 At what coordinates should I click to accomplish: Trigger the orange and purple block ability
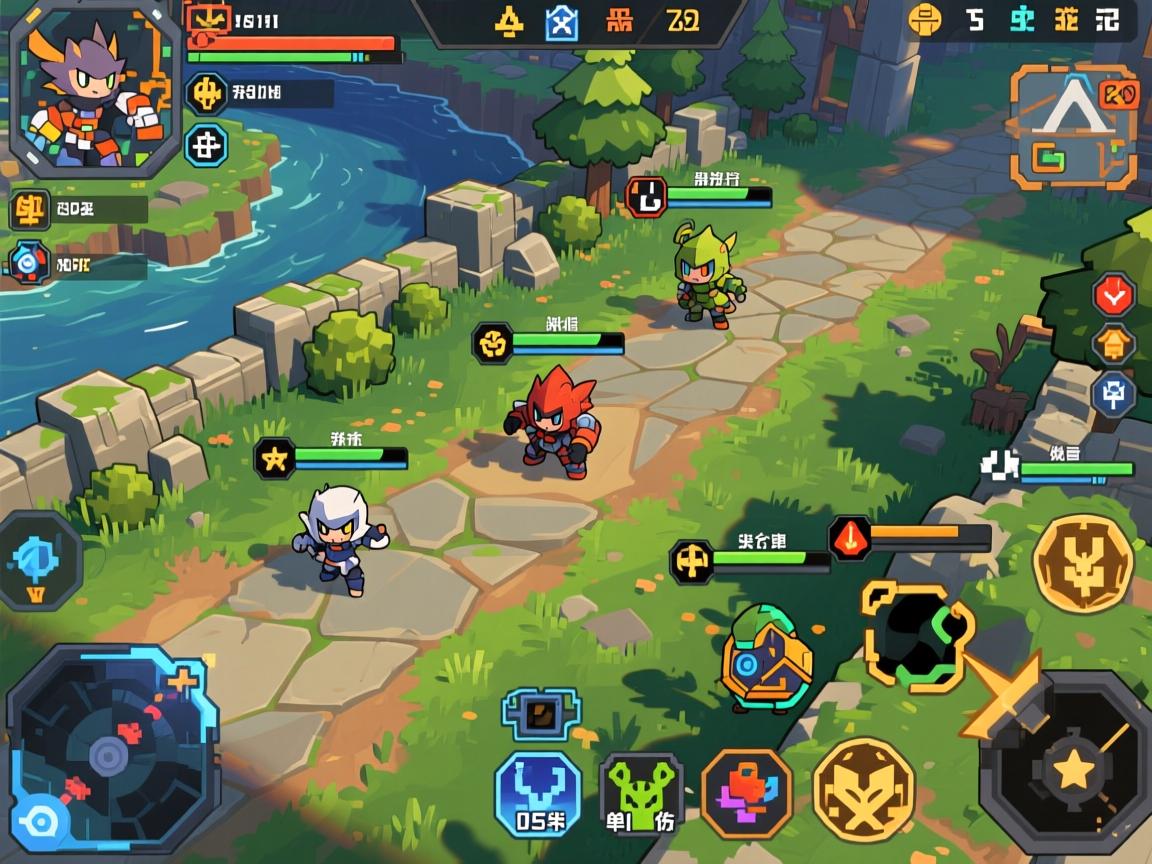746,794
